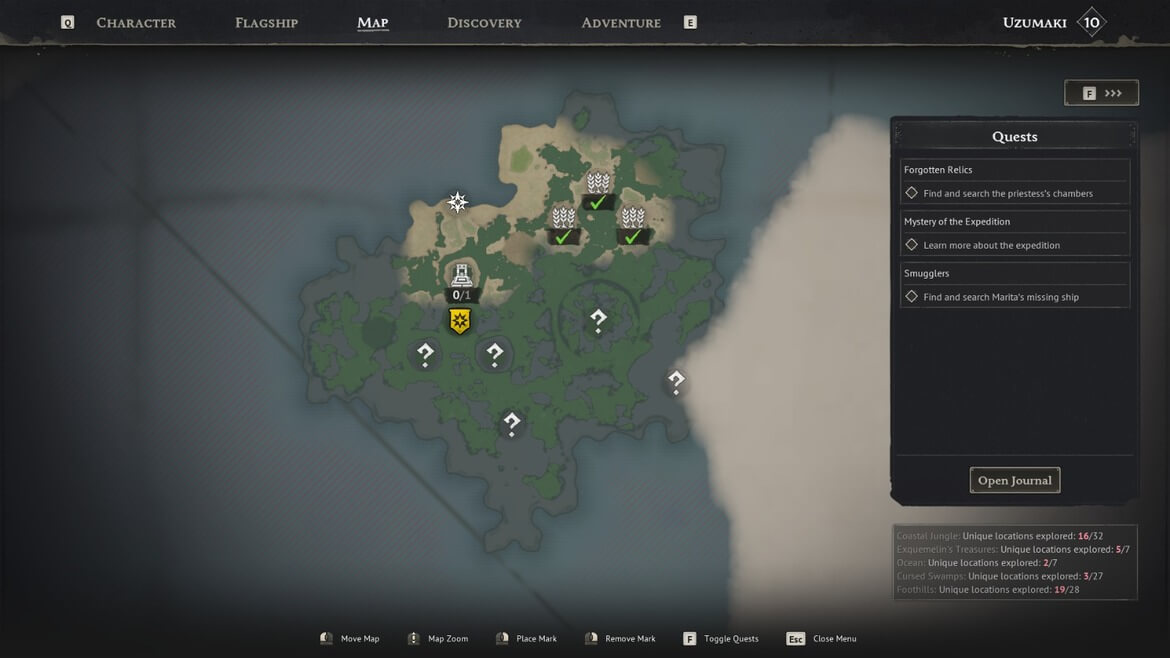Click the yellow shield quest marker
The height and width of the screenshot is (658, 1170).
(460, 321)
